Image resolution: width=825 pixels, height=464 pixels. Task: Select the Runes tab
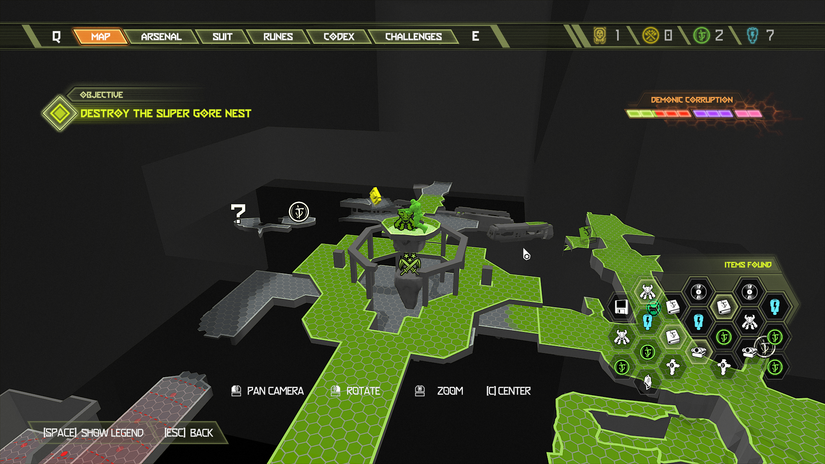coord(278,37)
